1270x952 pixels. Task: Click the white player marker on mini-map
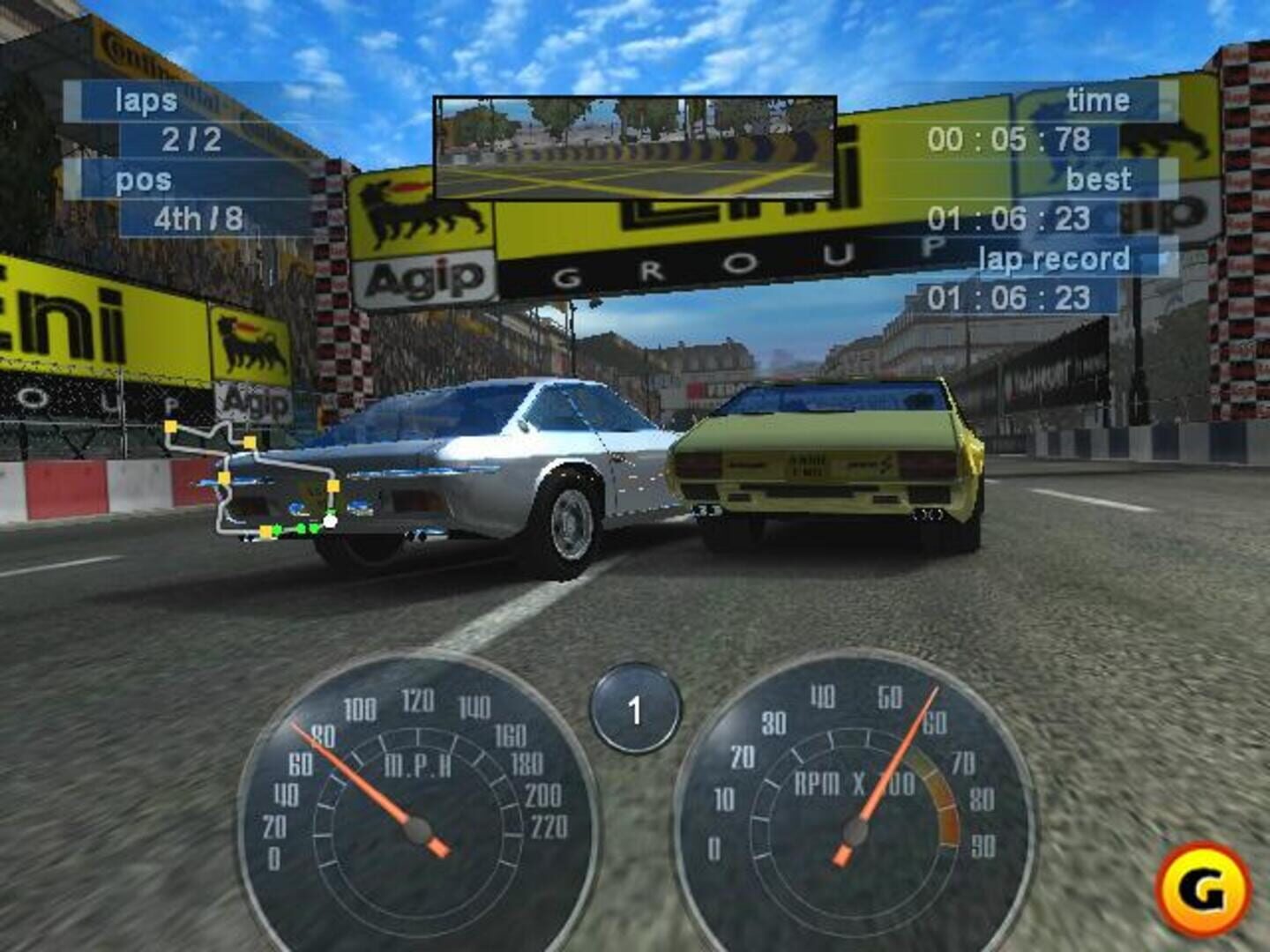click(330, 520)
